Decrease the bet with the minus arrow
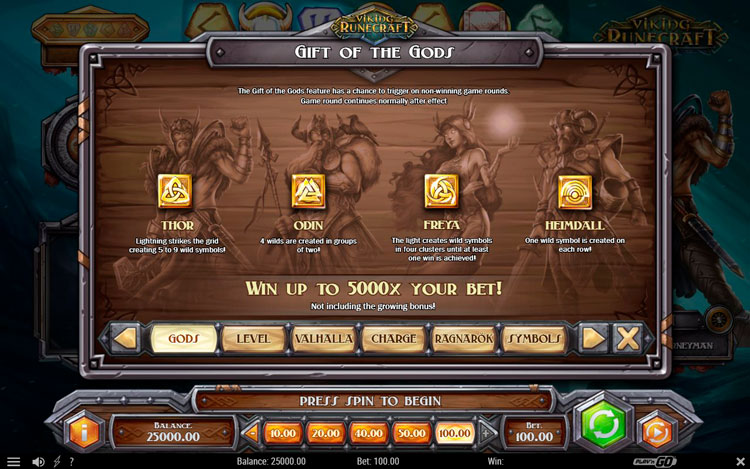This screenshot has height=469, width=750. coord(251,433)
